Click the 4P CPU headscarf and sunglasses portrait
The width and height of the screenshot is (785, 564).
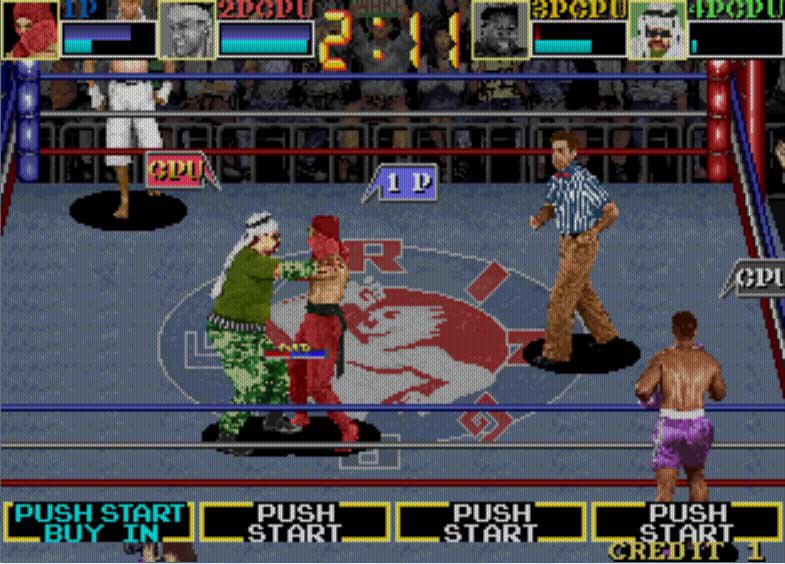(x=657, y=31)
